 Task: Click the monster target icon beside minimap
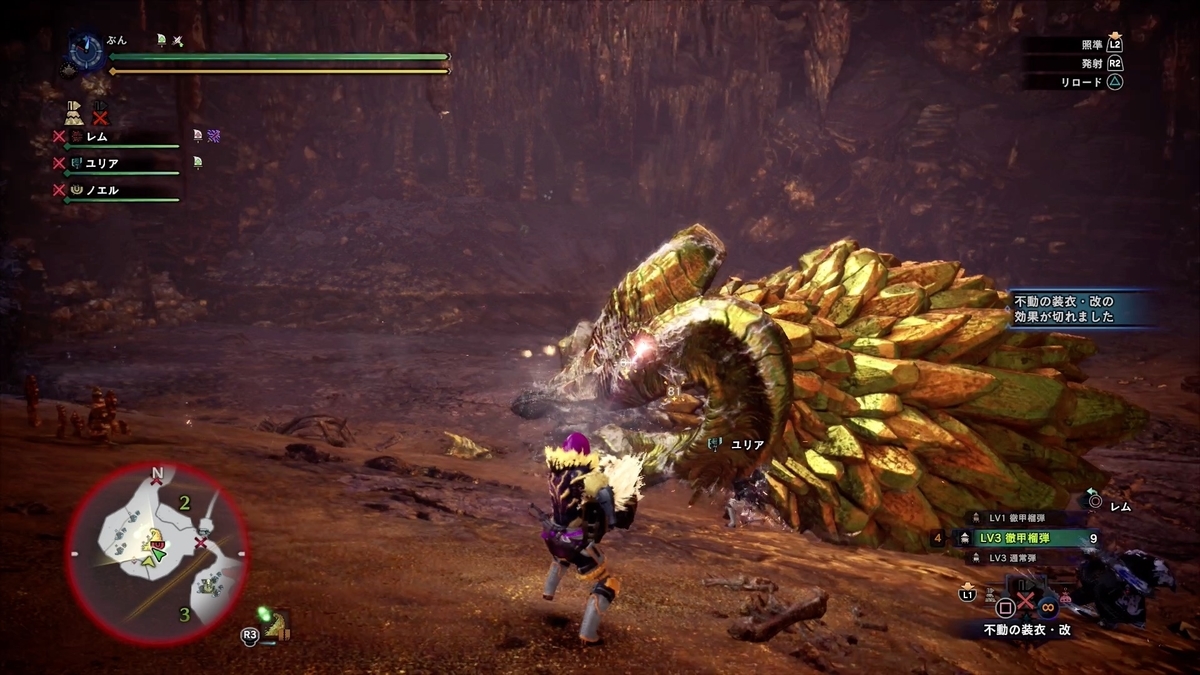tap(274, 625)
